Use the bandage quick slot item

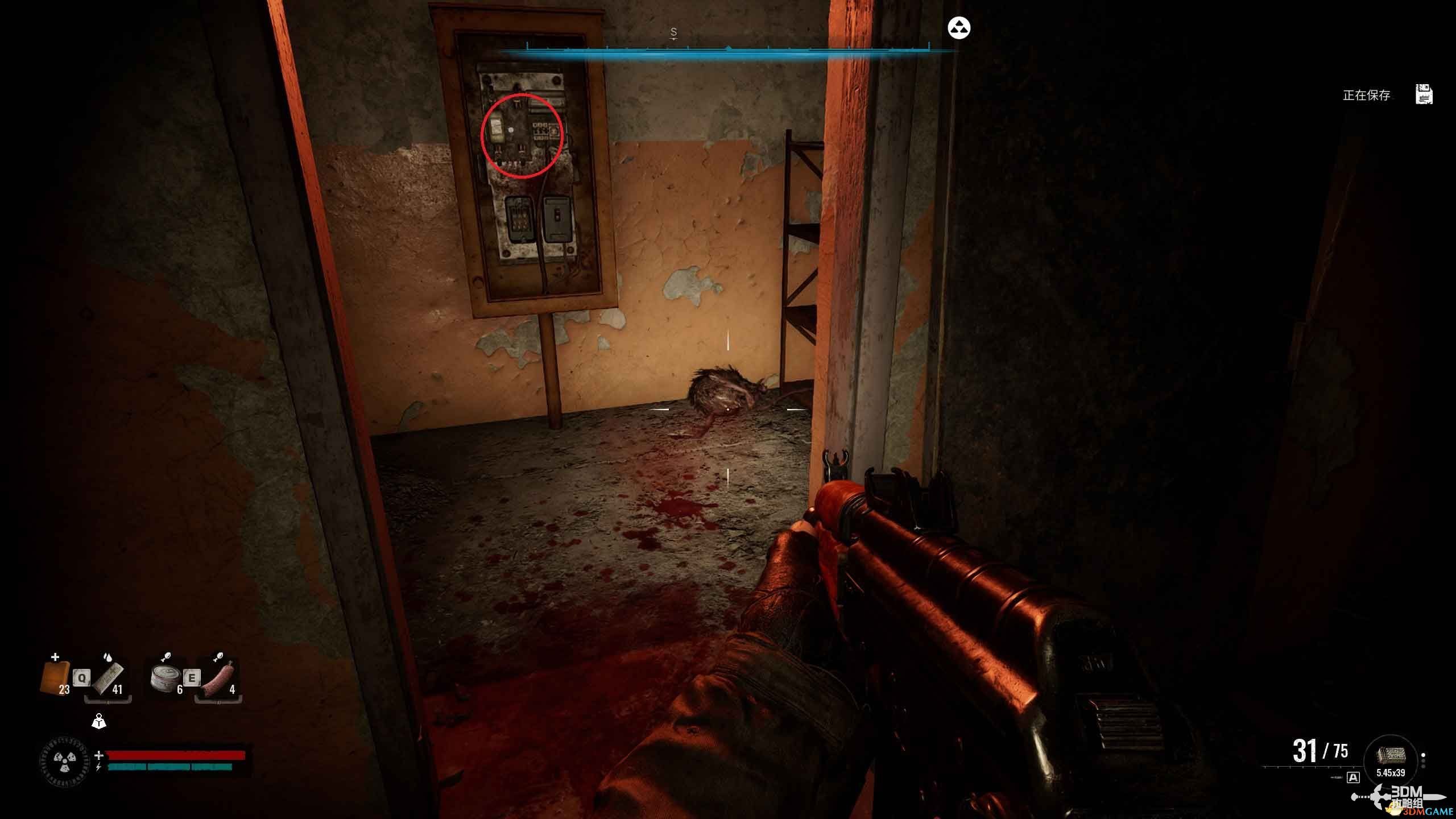[x=108, y=678]
